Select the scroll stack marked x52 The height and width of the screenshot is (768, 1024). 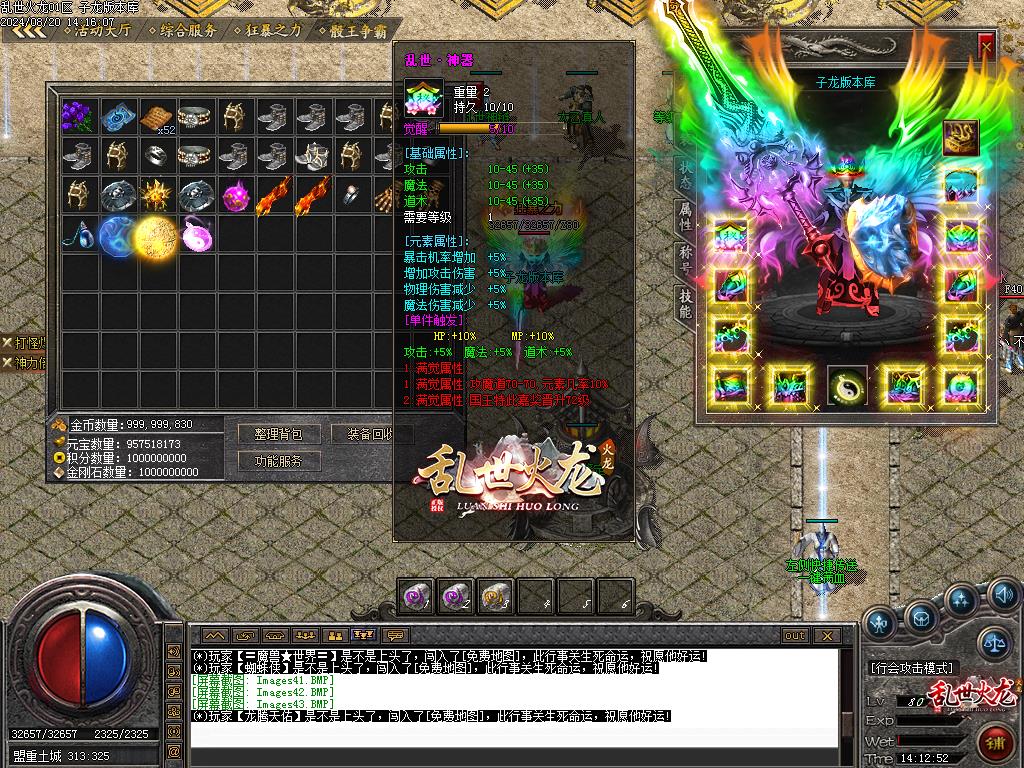tap(157, 117)
